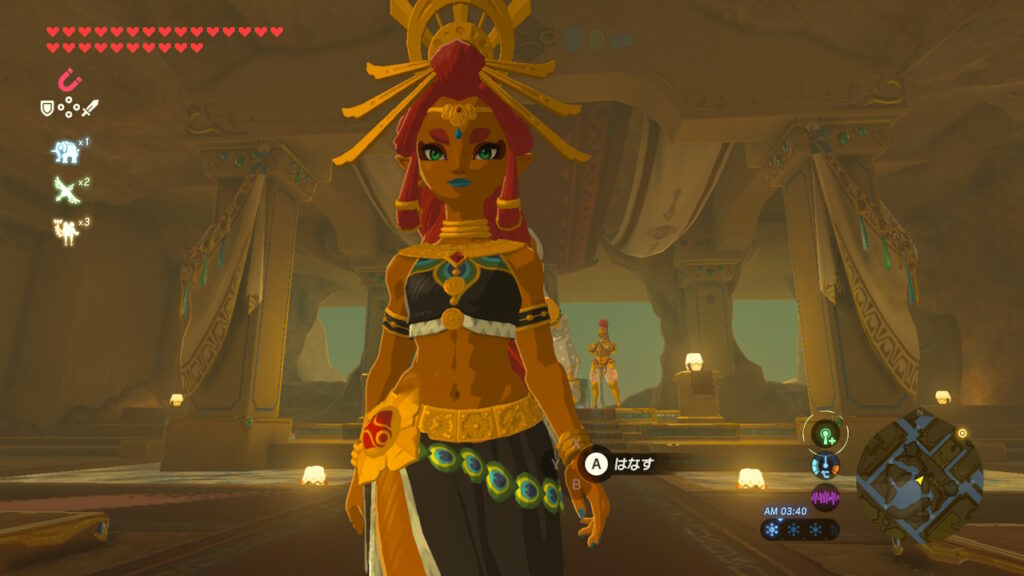Viewport: 1024px width, 576px height.
Task: Open the green Sheikah Sensor icon
Action: click(x=826, y=435)
